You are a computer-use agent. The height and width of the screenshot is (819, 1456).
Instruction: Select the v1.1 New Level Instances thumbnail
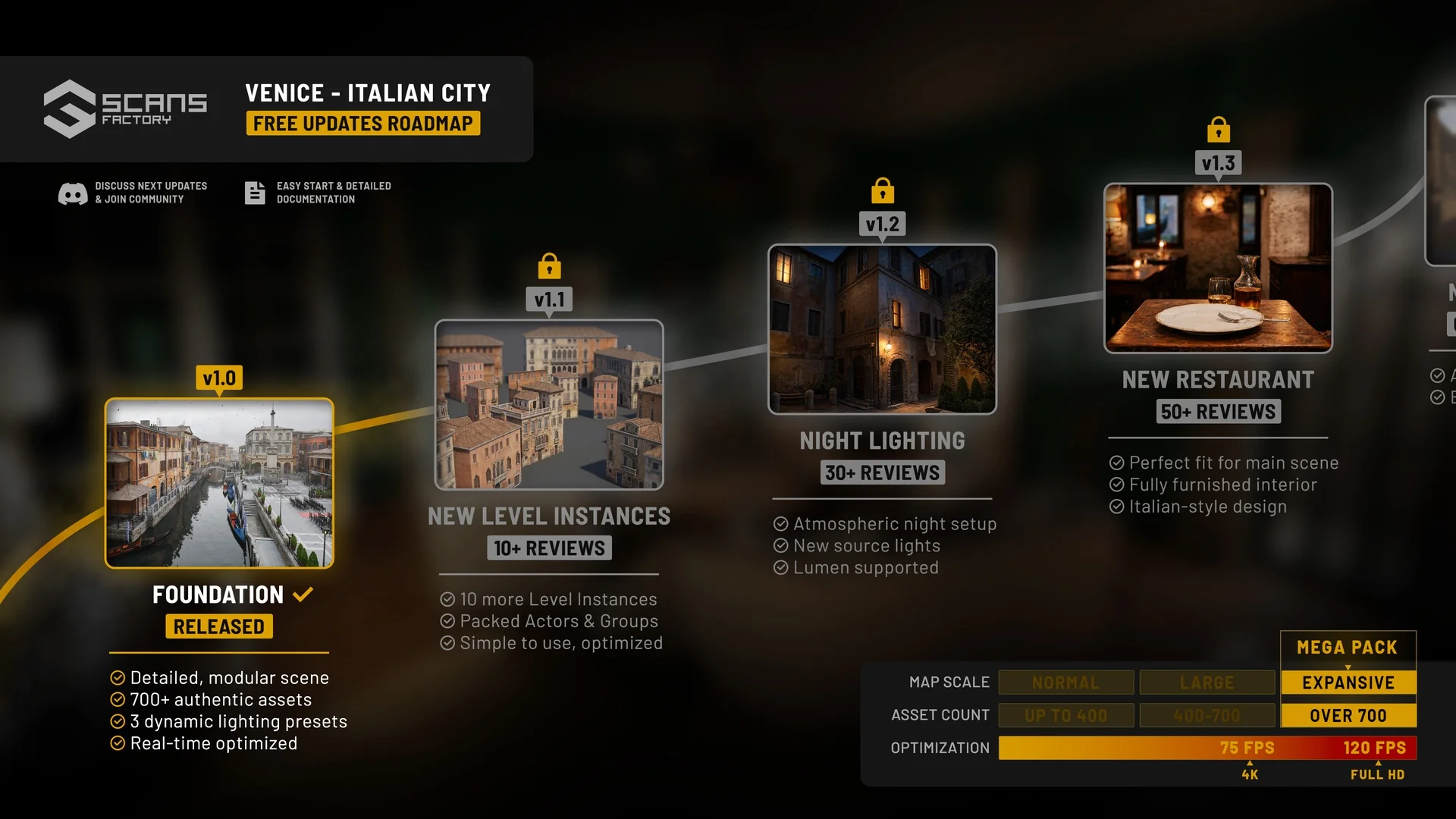[x=549, y=405]
